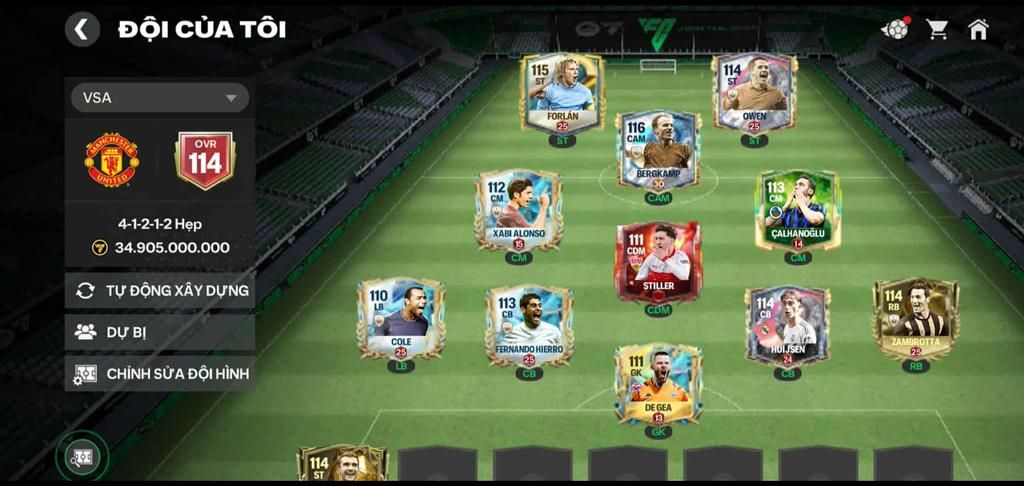Go back using the arrow button
This screenshot has width=1024, height=486.
pyautogui.click(x=82, y=29)
